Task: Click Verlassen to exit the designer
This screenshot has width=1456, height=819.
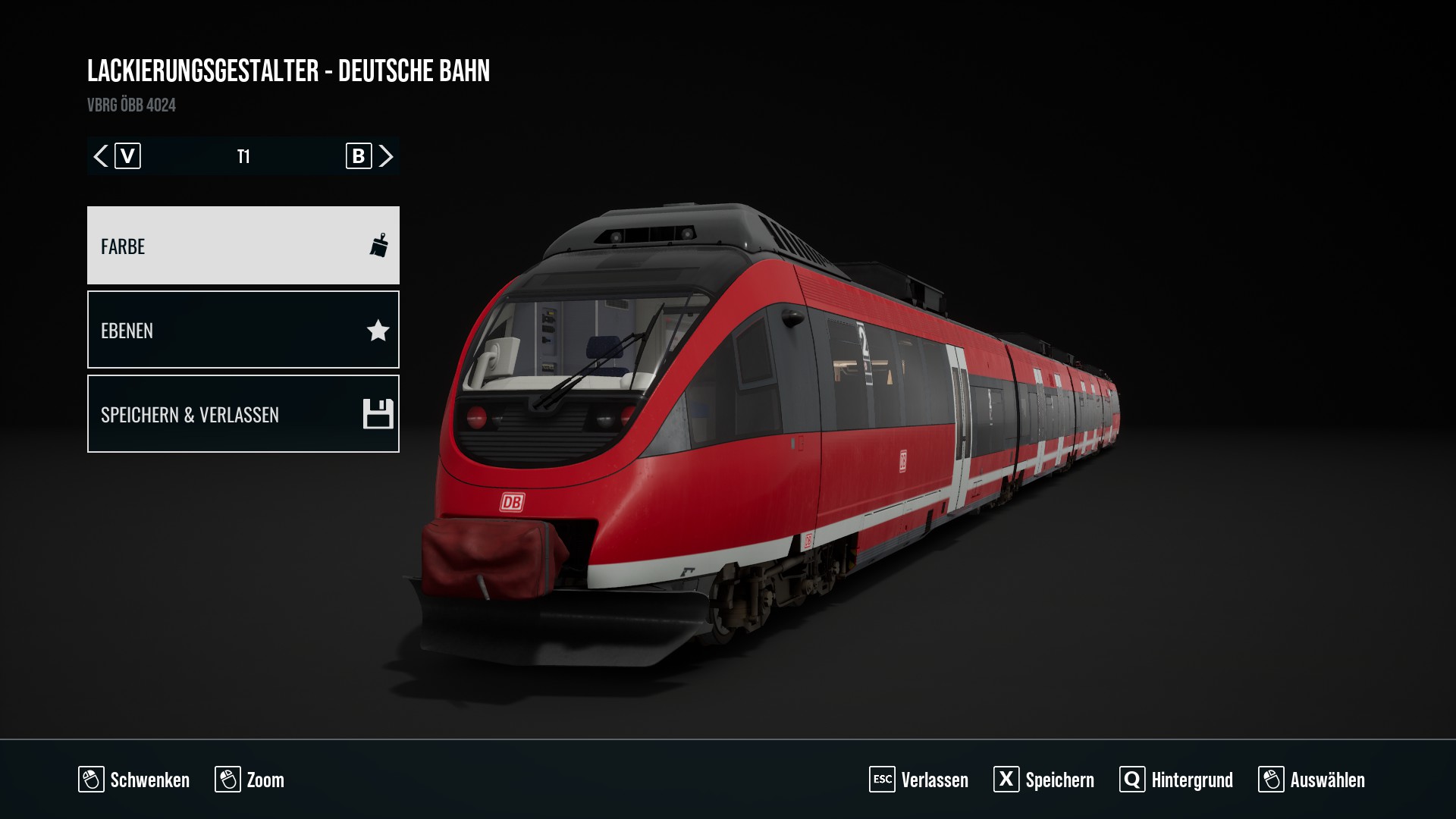Action: pos(919,780)
